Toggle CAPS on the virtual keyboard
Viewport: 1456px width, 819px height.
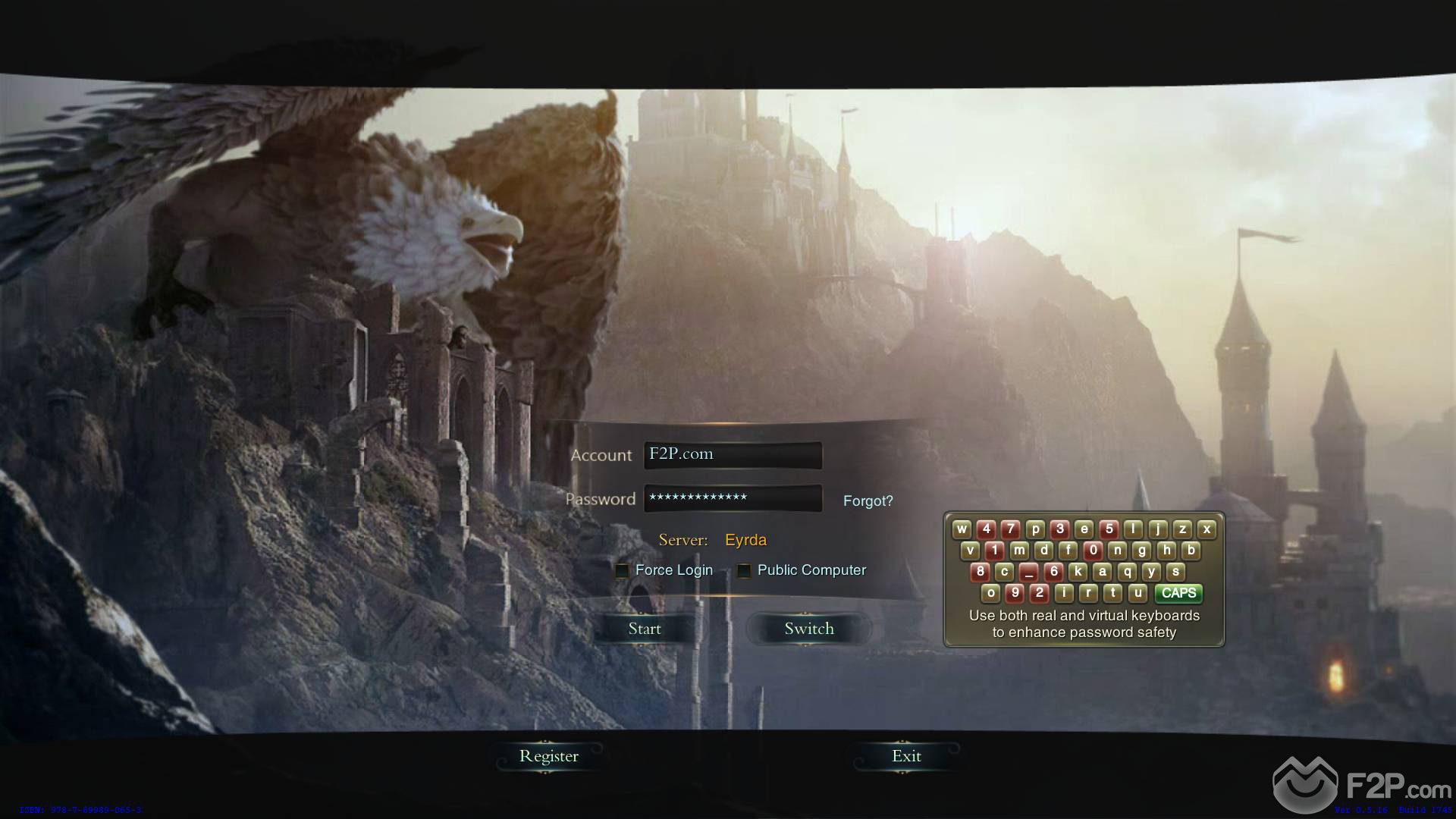pos(1178,593)
